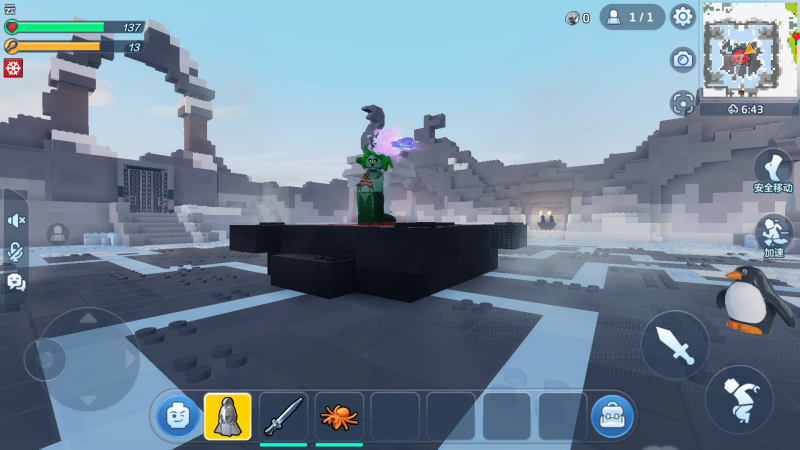Show the 1/1 player list
Screen dimensions: 800x450
[632, 17]
